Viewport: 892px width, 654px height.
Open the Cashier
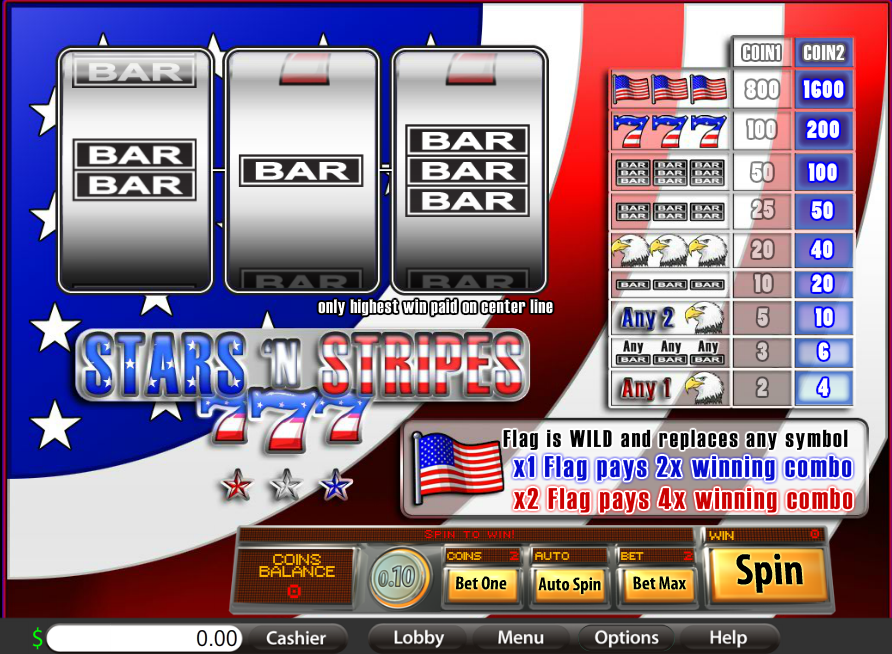click(x=296, y=638)
